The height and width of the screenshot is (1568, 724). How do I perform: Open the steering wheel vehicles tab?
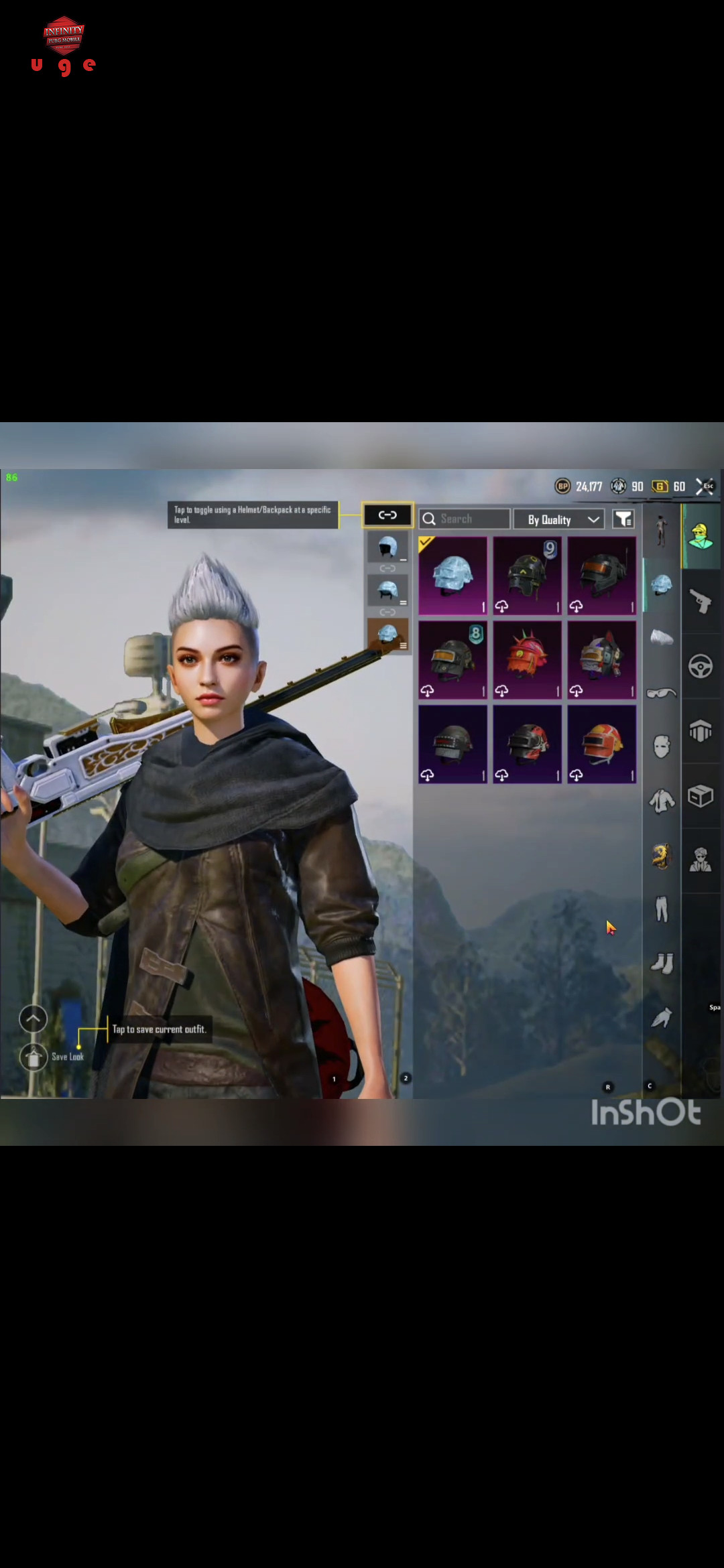[701, 666]
